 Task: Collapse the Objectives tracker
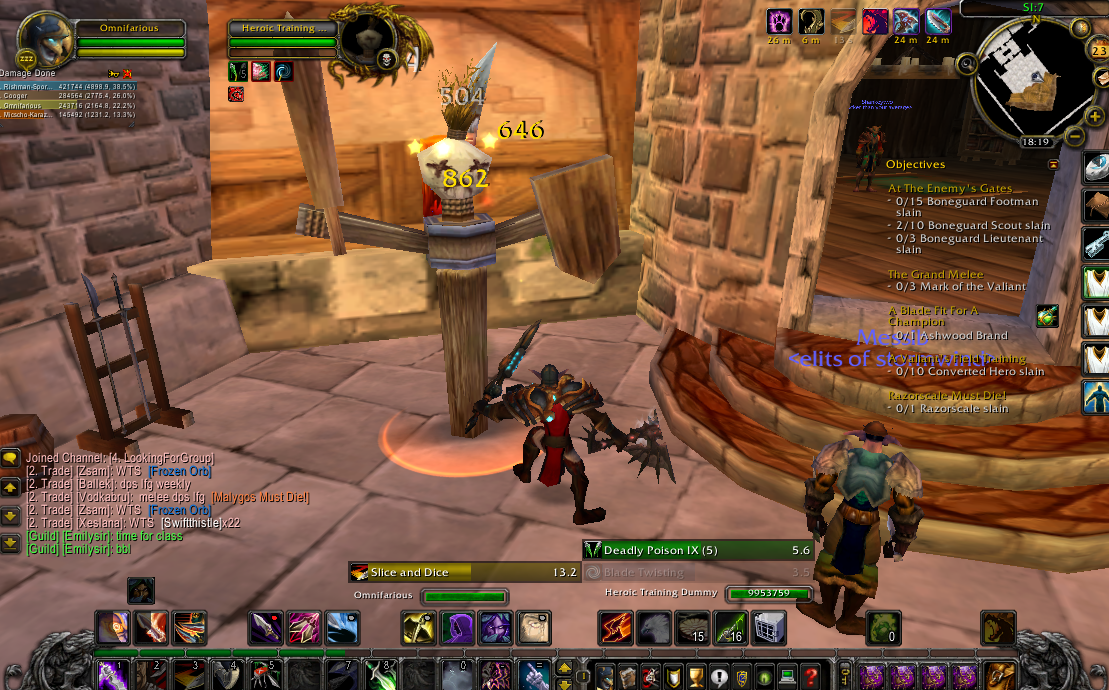(x=1053, y=164)
